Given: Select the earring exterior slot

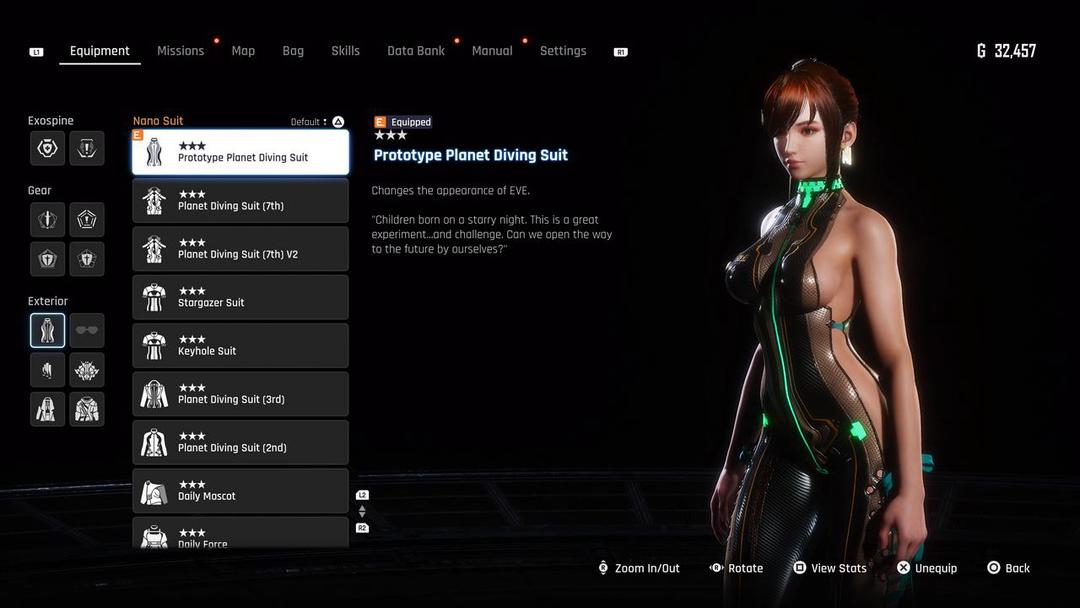Looking at the screenshot, I should point(47,370).
